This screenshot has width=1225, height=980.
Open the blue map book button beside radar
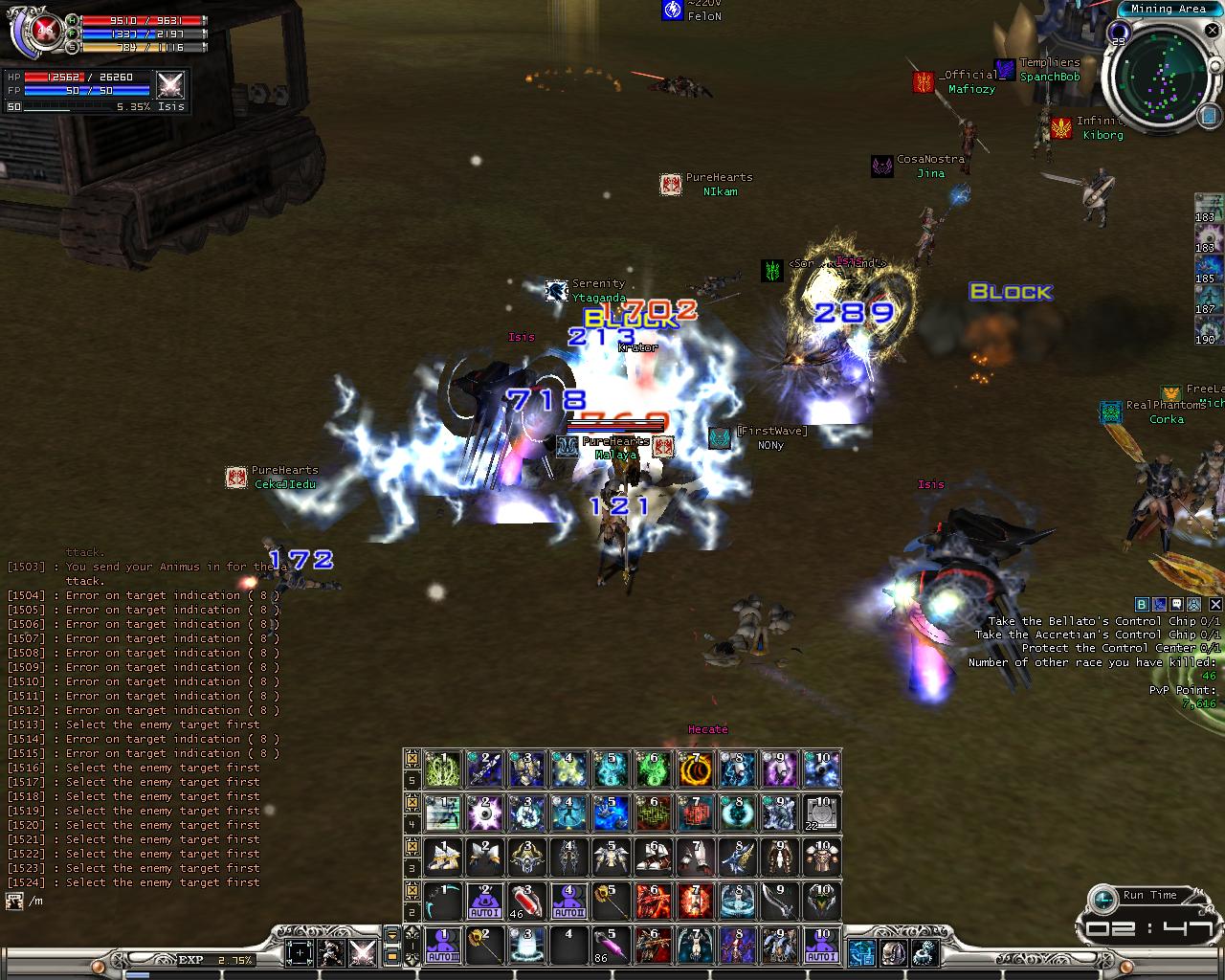click(x=1207, y=115)
